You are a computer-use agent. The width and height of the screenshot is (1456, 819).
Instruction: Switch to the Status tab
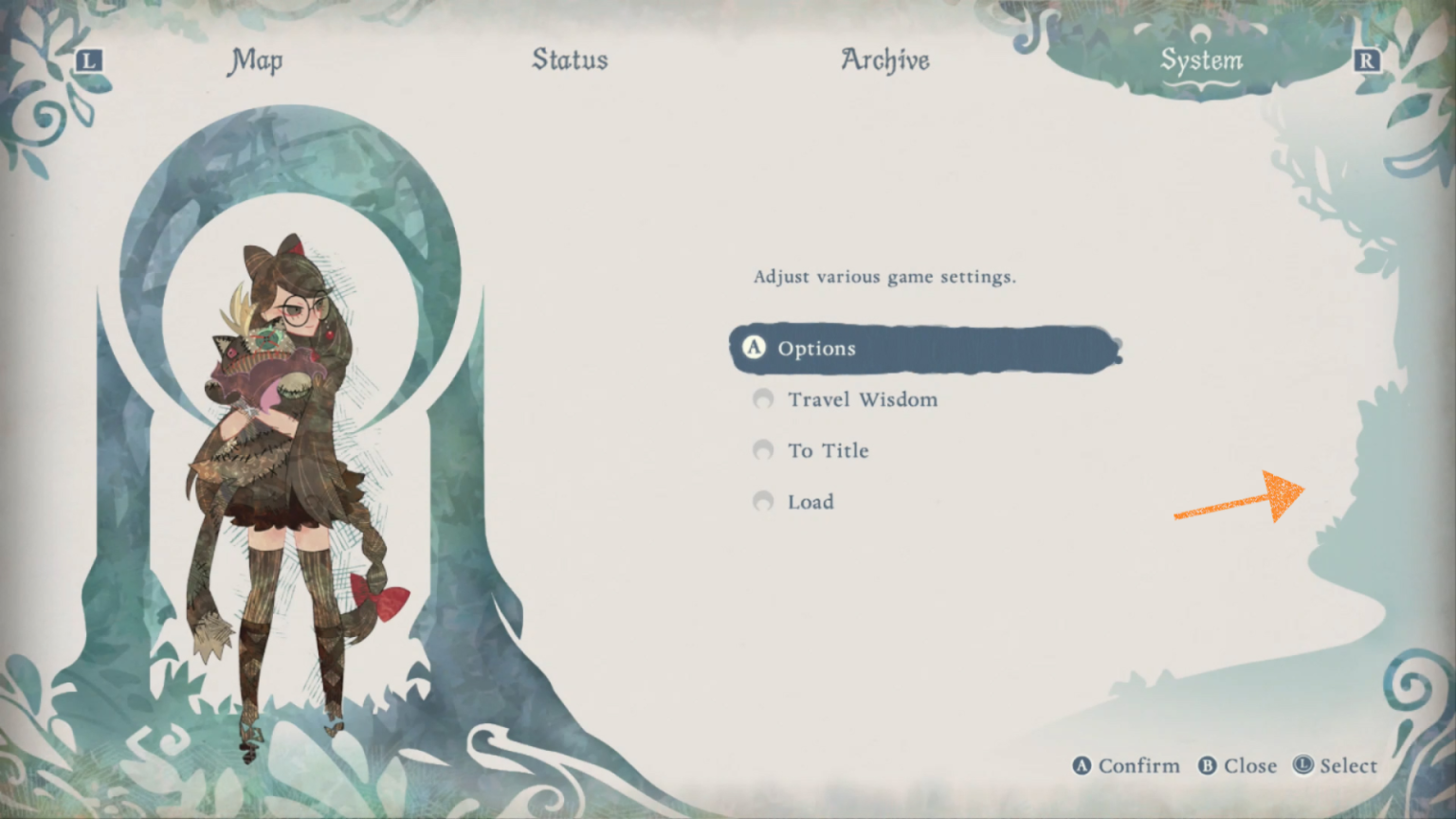[x=570, y=61]
